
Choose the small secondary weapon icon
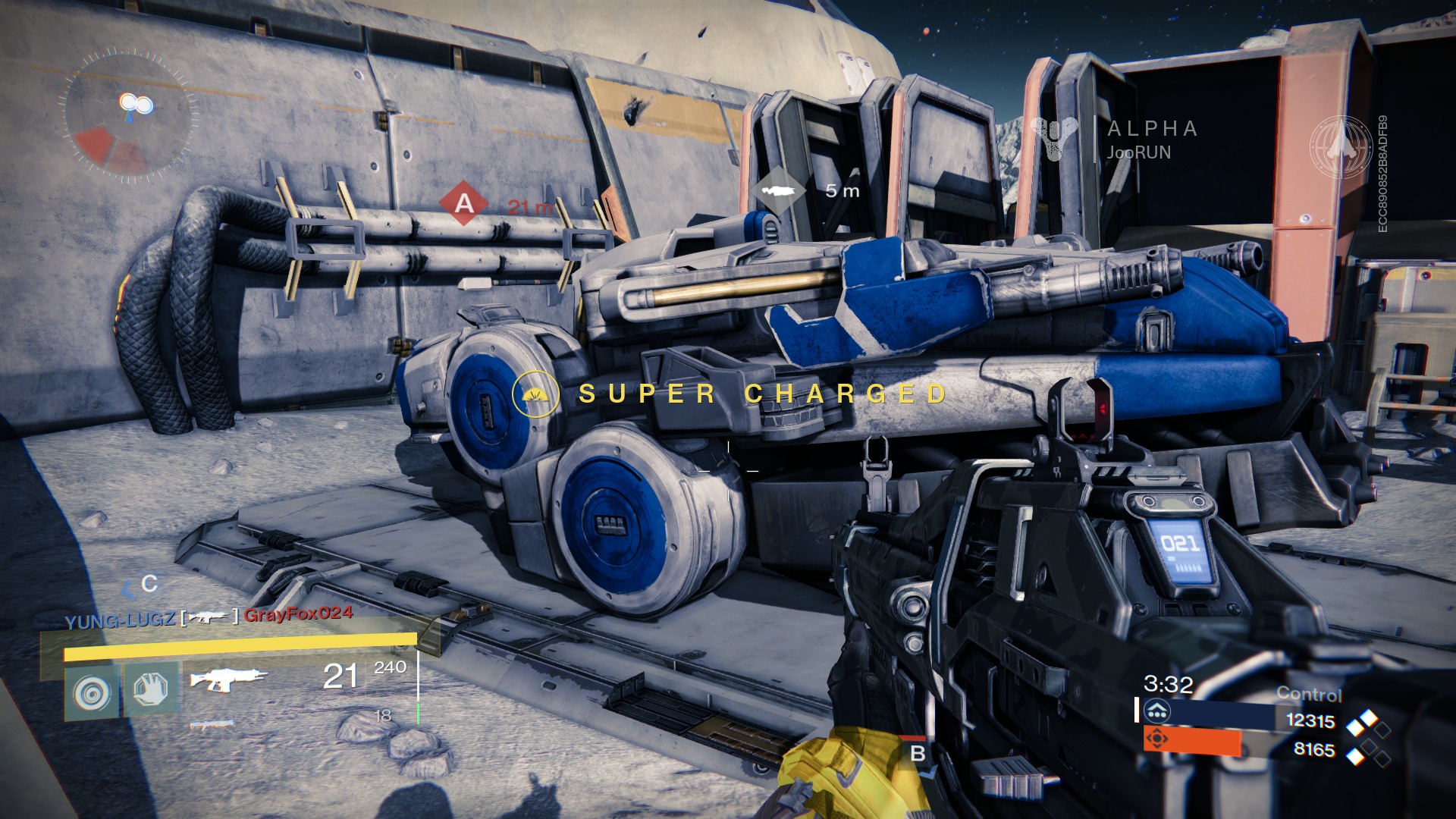point(212,725)
